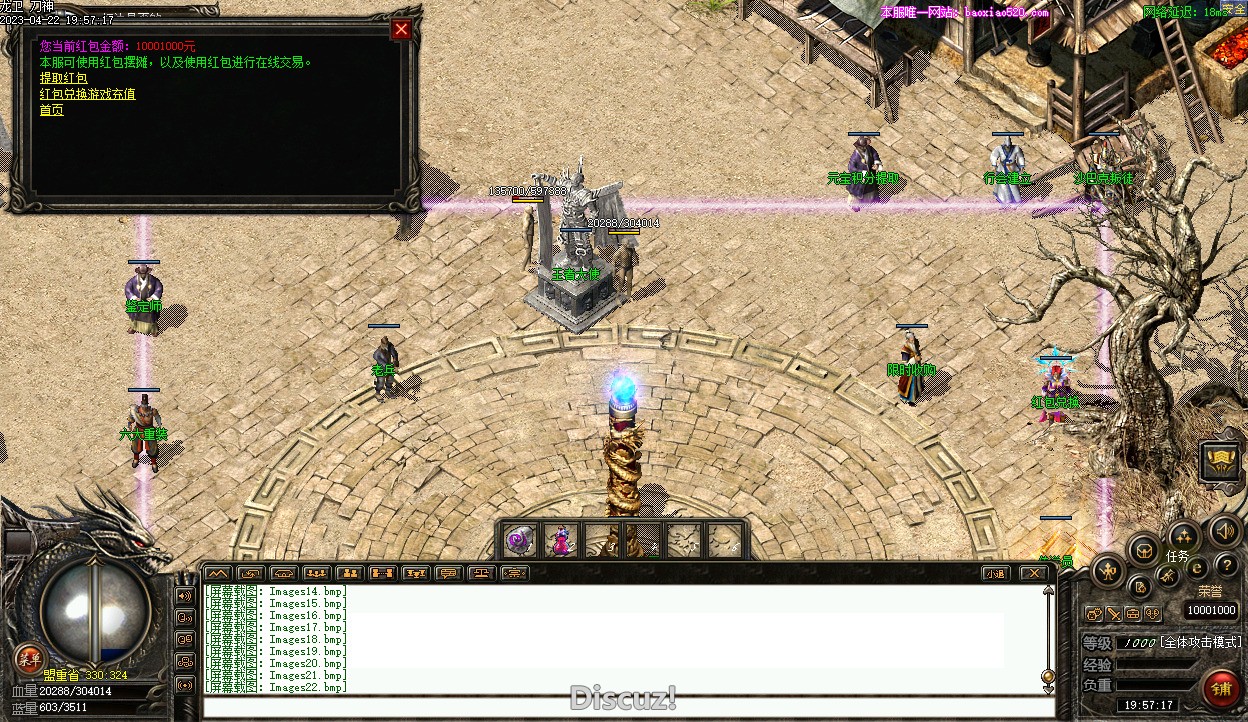Open the bag chest icon button

pyautogui.click(x=1141, y=549)
